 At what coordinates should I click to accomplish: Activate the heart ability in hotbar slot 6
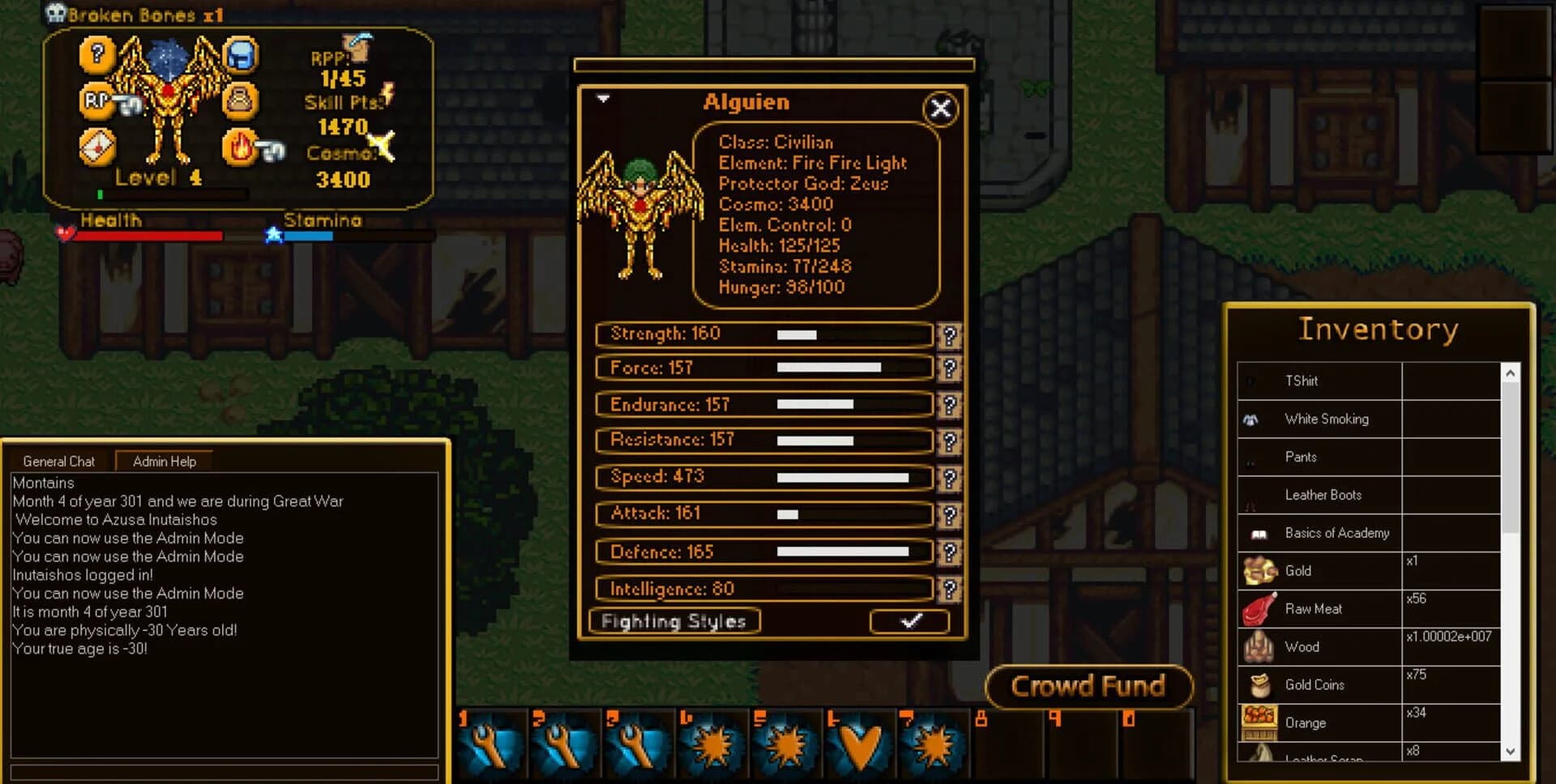861,744
